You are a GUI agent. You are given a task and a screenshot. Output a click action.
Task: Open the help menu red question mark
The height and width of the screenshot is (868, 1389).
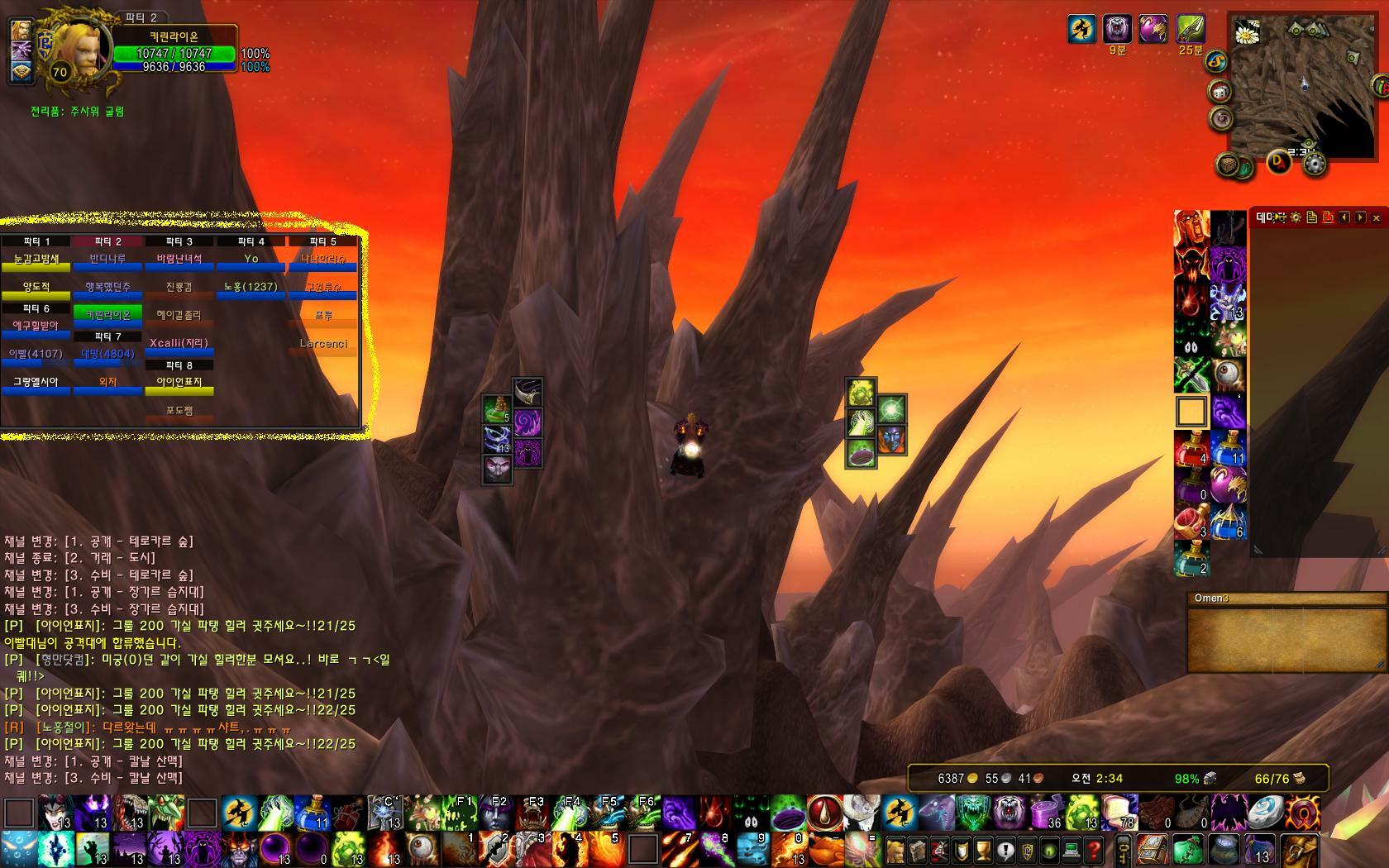pos(1093,850)
